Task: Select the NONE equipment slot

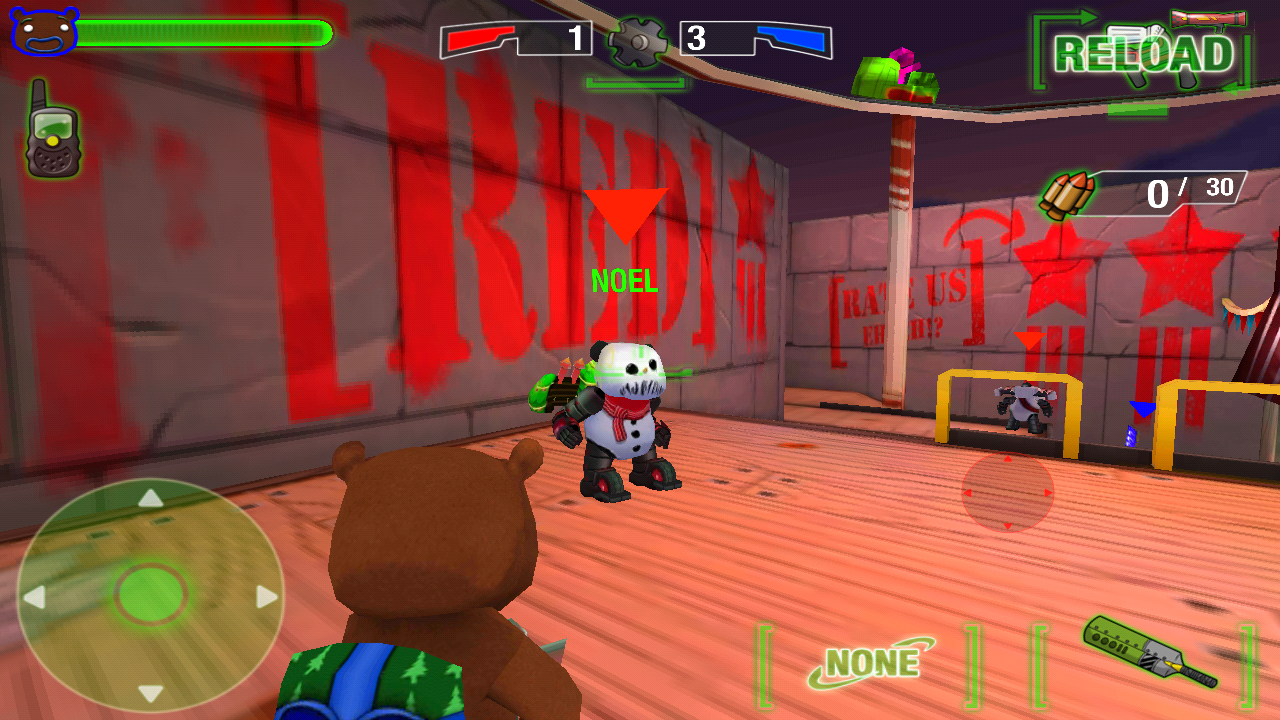Action: pos(870,664)
